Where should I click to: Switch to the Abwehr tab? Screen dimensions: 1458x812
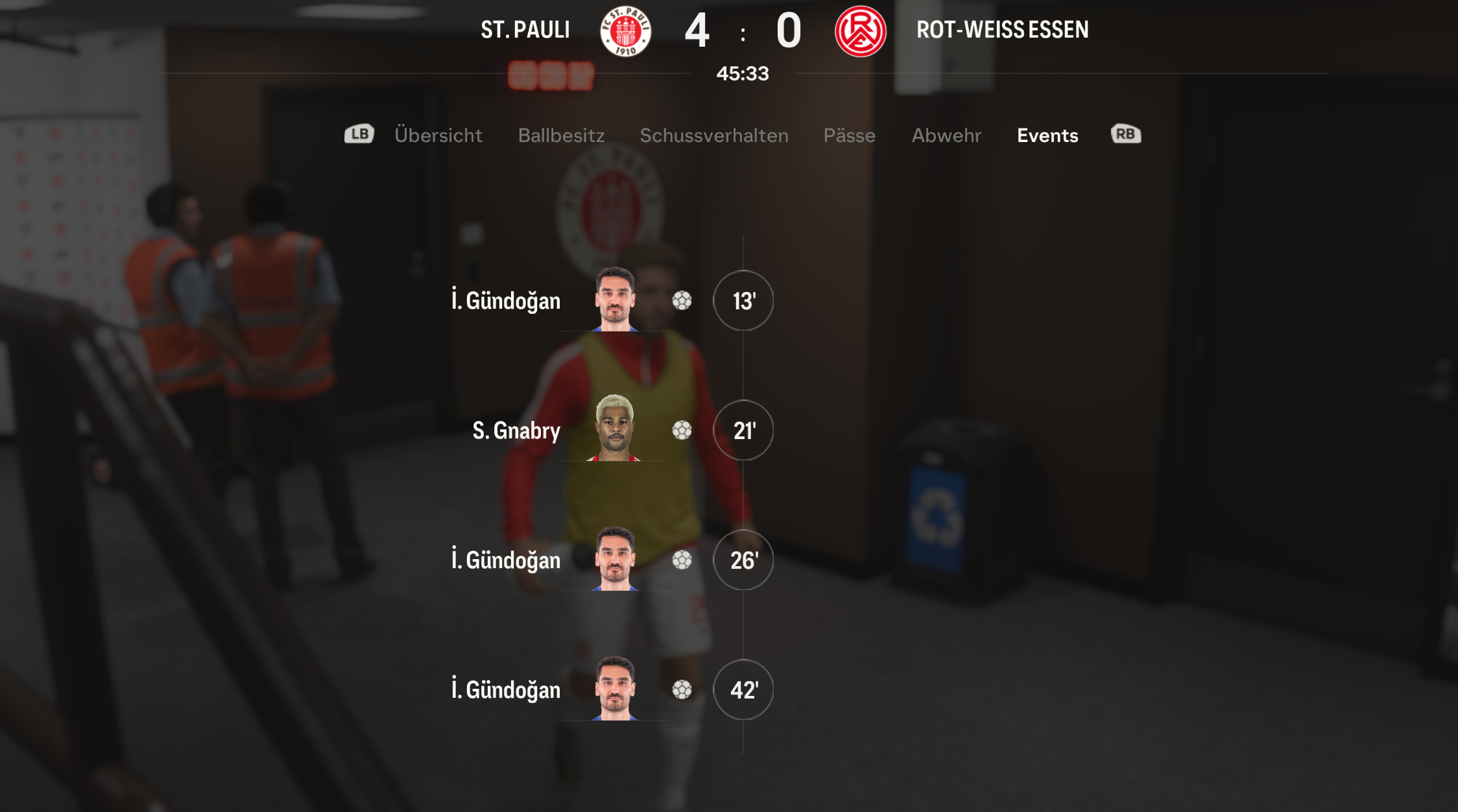(946, 135)
